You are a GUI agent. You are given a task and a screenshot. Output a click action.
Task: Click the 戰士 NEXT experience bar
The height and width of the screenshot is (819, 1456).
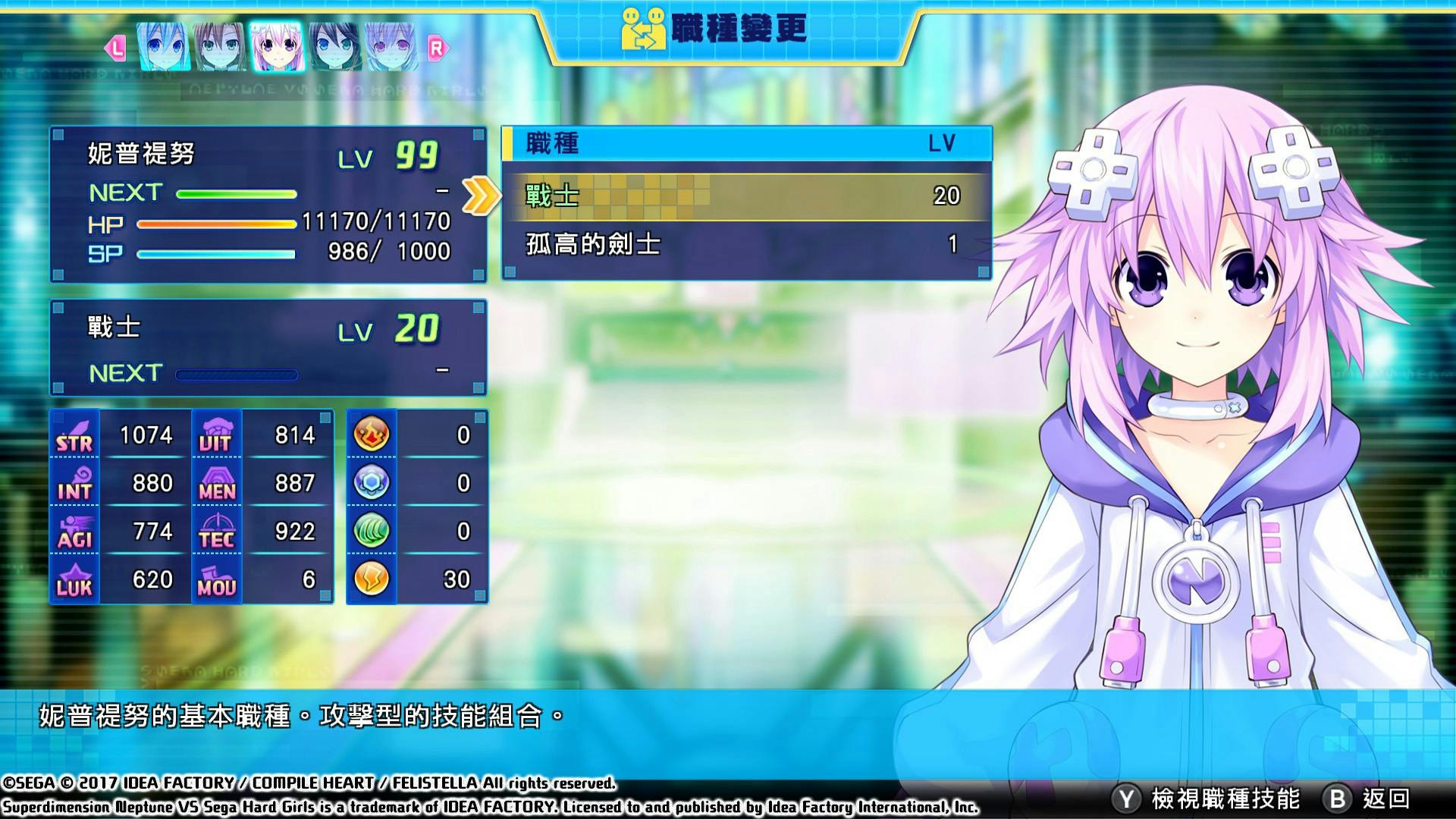[x=235, y=373]
